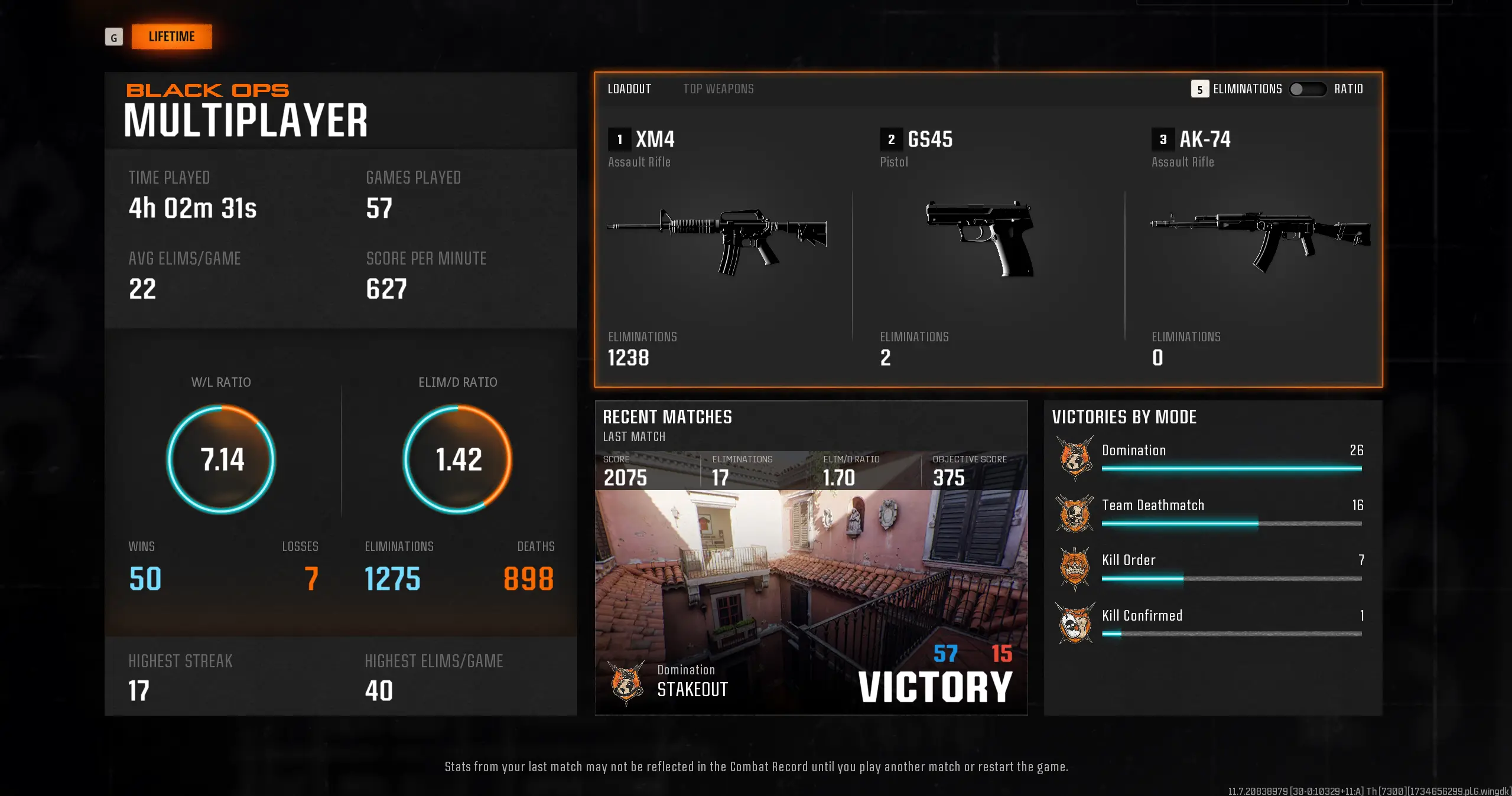Open the Victories by Mode panel
This screenshot has height=796, width=1512.
1123,417
